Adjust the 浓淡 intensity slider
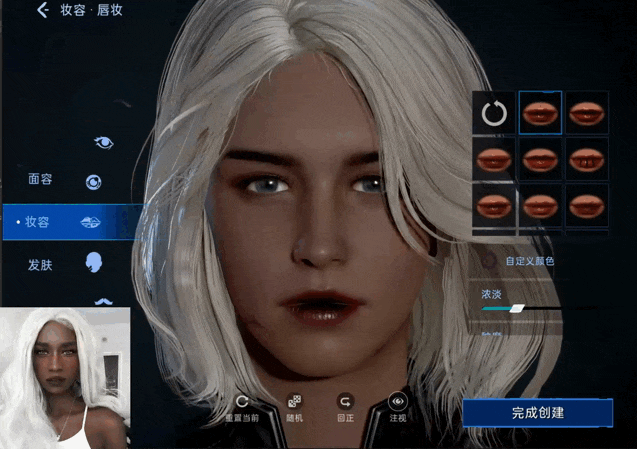 [x=517, y=309]
